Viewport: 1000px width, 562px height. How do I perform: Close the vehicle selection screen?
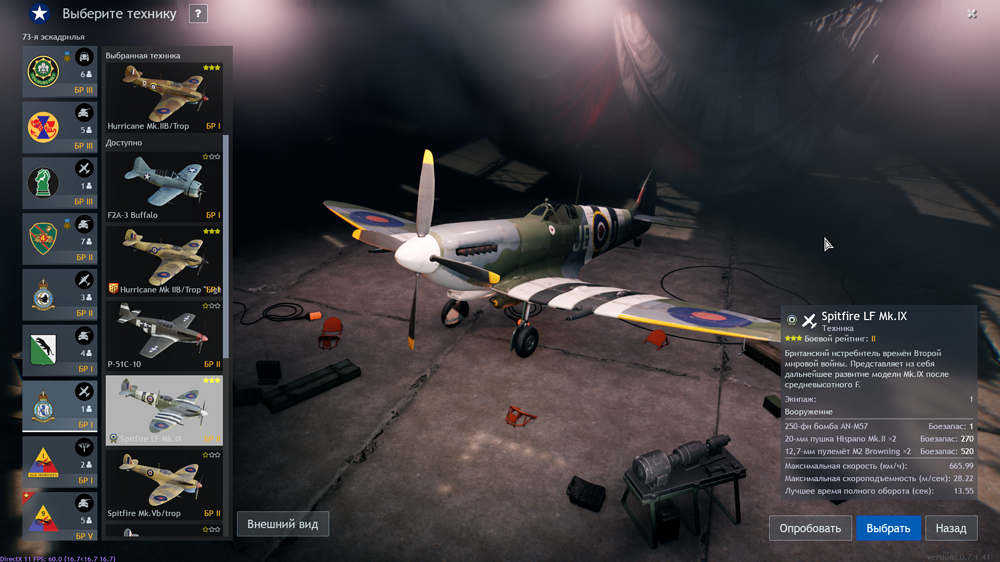coord(972,14)
